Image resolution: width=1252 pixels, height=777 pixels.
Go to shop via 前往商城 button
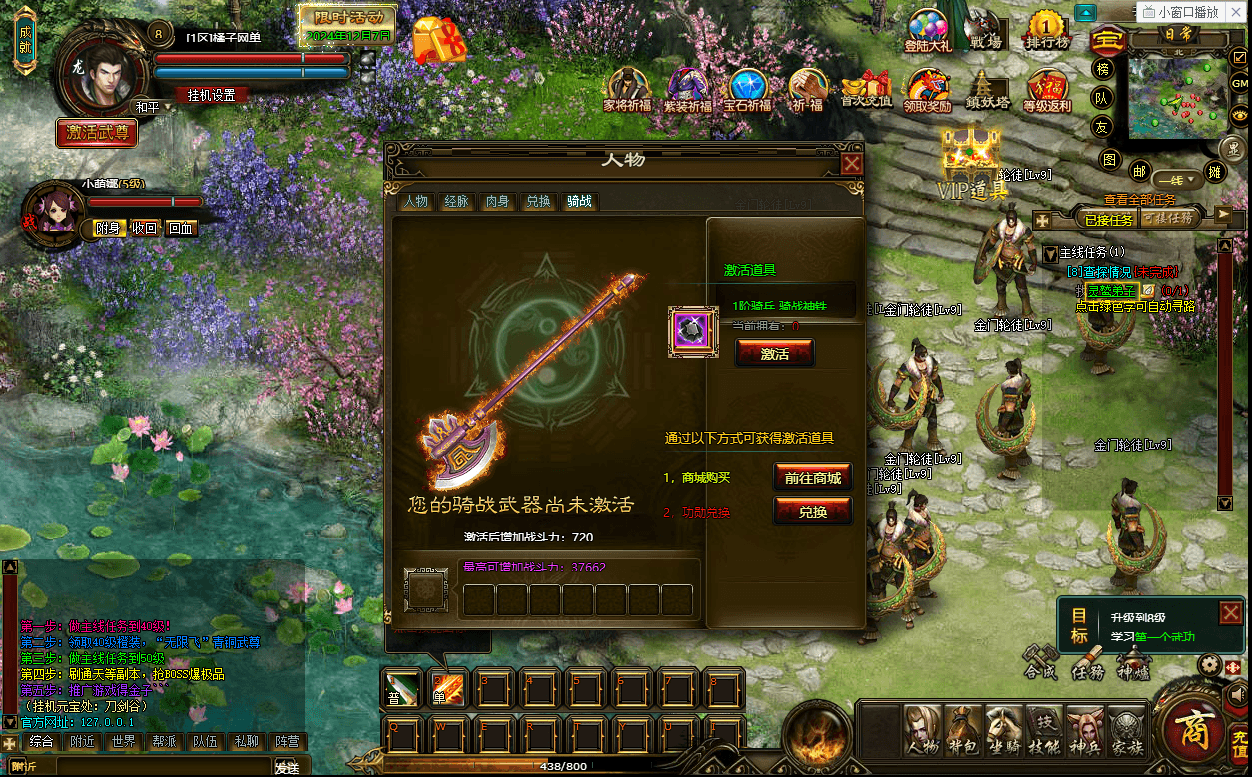pos(812,477)
